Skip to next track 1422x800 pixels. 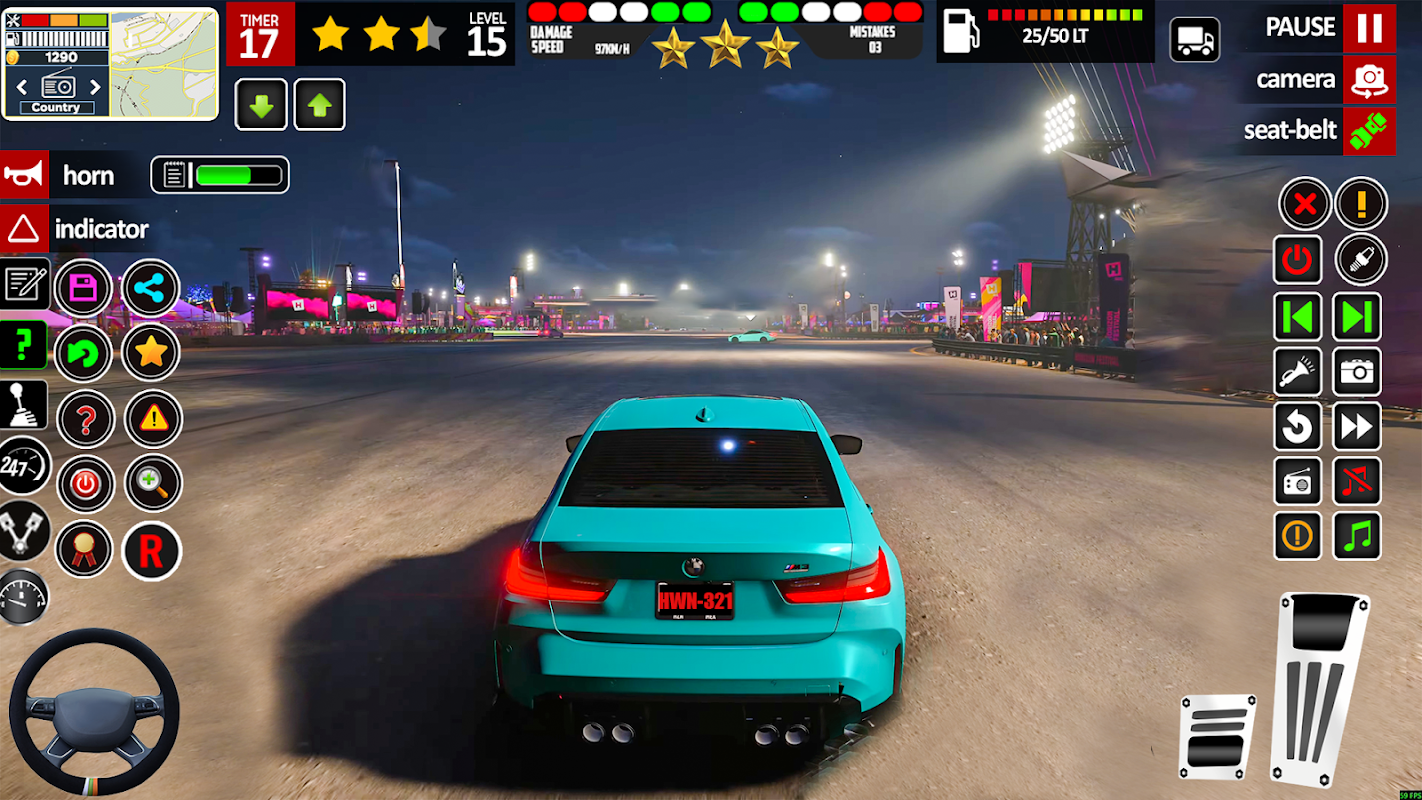point(1357,317)
